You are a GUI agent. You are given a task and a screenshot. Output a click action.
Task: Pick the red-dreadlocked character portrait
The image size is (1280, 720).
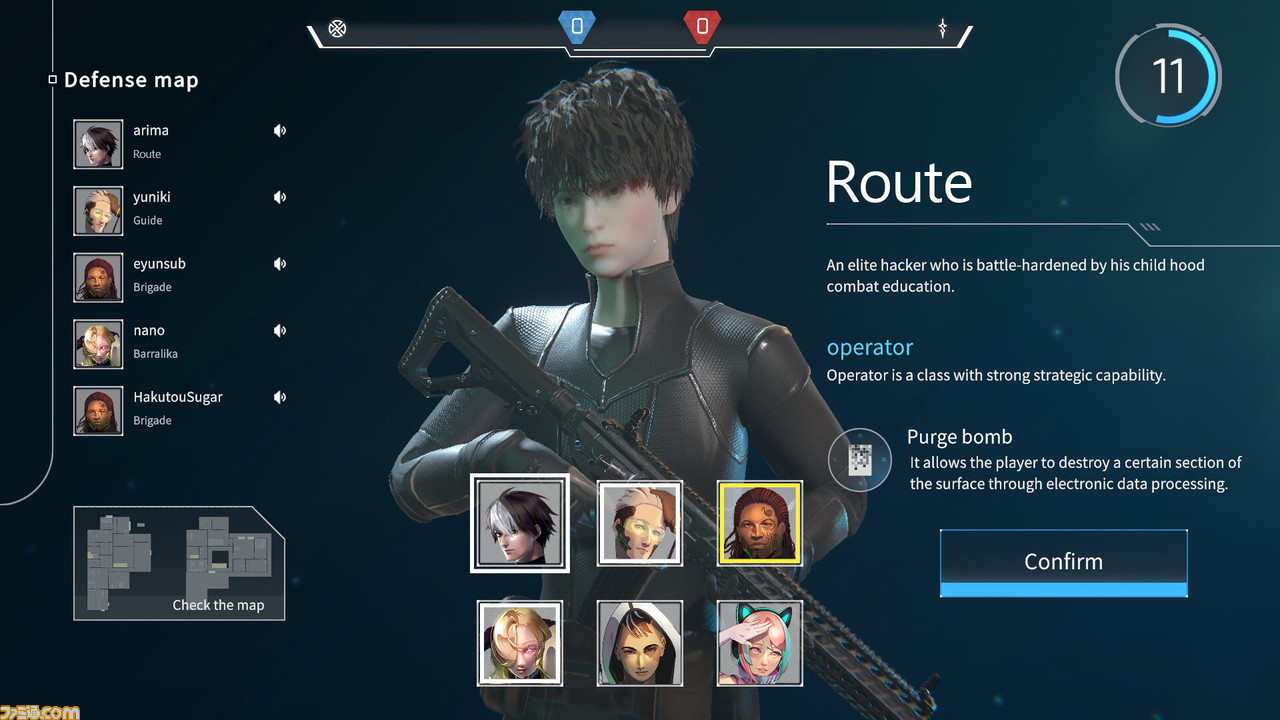coord(759,523)
